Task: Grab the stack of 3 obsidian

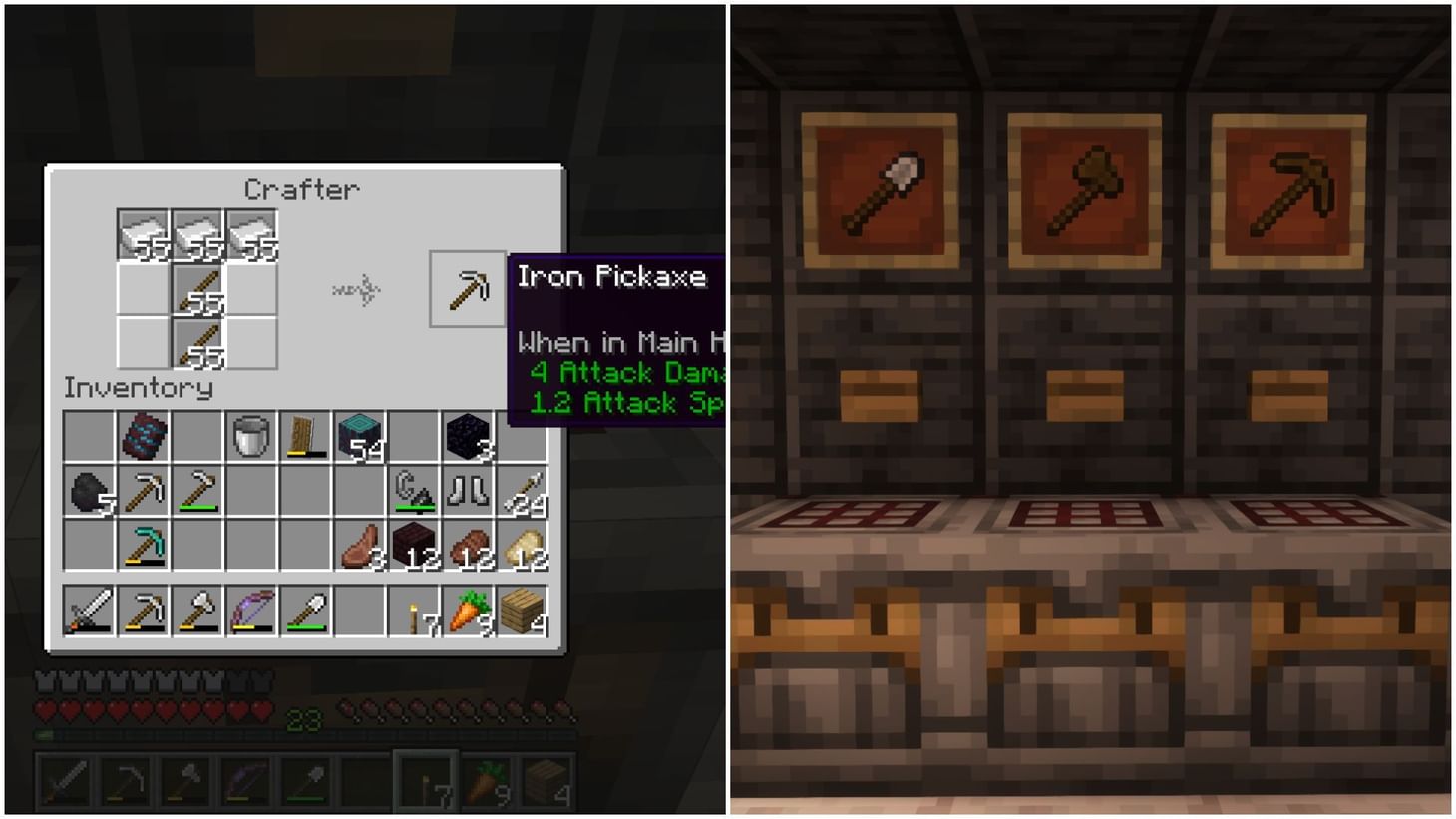Action: (x=468, y=436)
